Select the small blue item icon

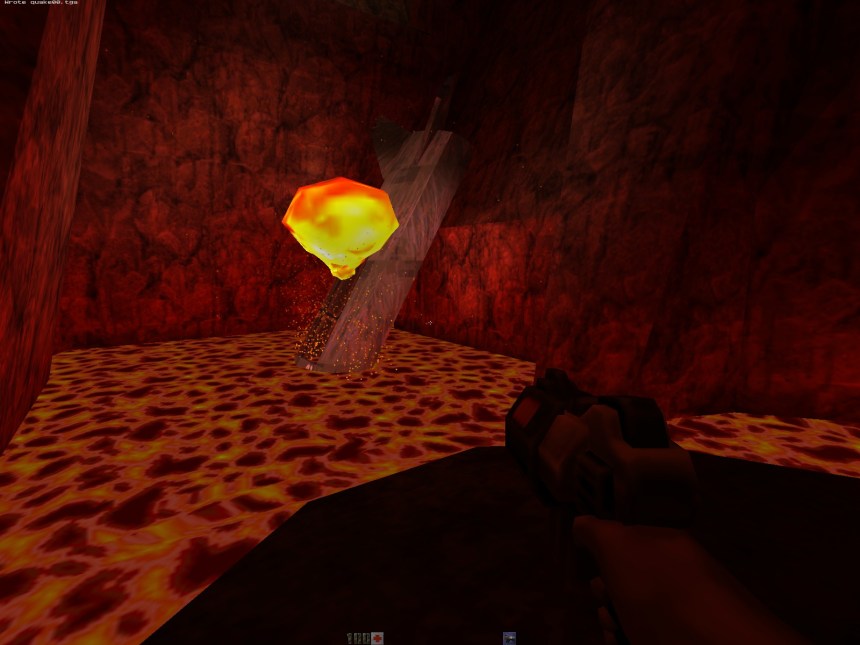click(x=509, y=638)
